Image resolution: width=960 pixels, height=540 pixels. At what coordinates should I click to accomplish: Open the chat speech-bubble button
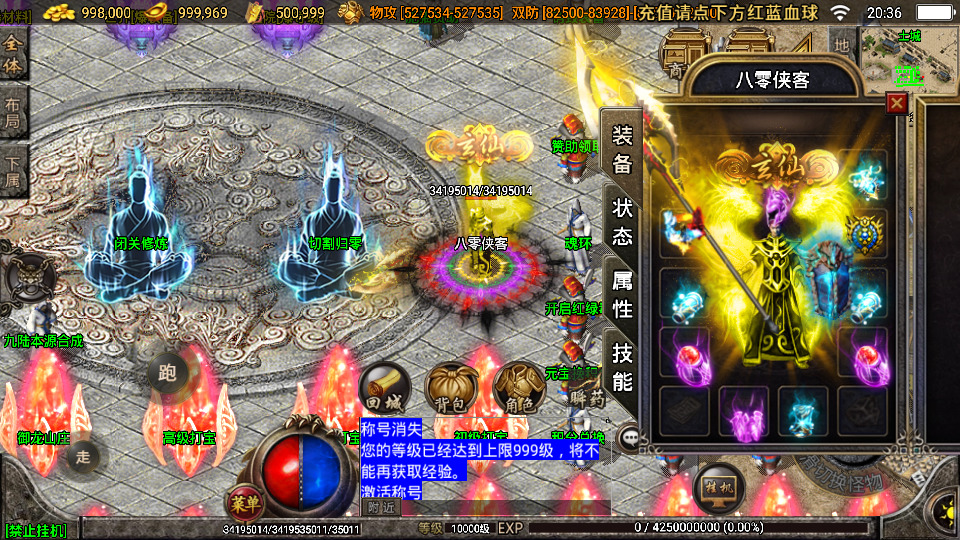point(630,437)
